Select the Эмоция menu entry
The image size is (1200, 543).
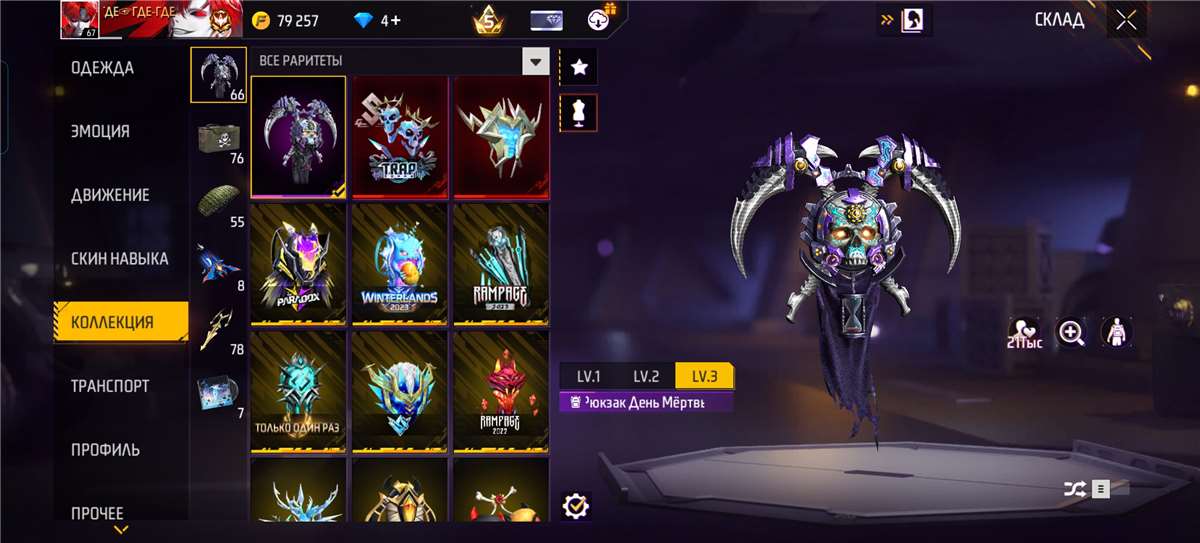pos(100,131)
